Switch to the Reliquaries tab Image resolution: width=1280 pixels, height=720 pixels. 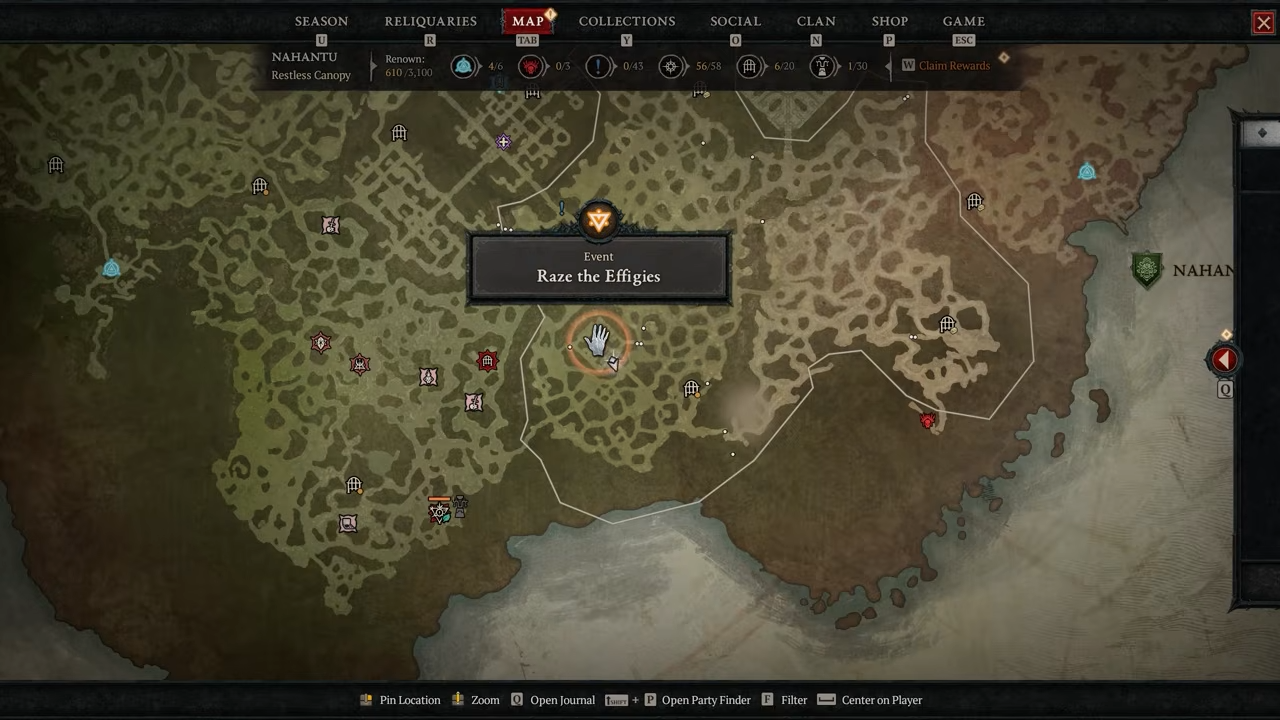pyautogui.click(x=430, y=21)
